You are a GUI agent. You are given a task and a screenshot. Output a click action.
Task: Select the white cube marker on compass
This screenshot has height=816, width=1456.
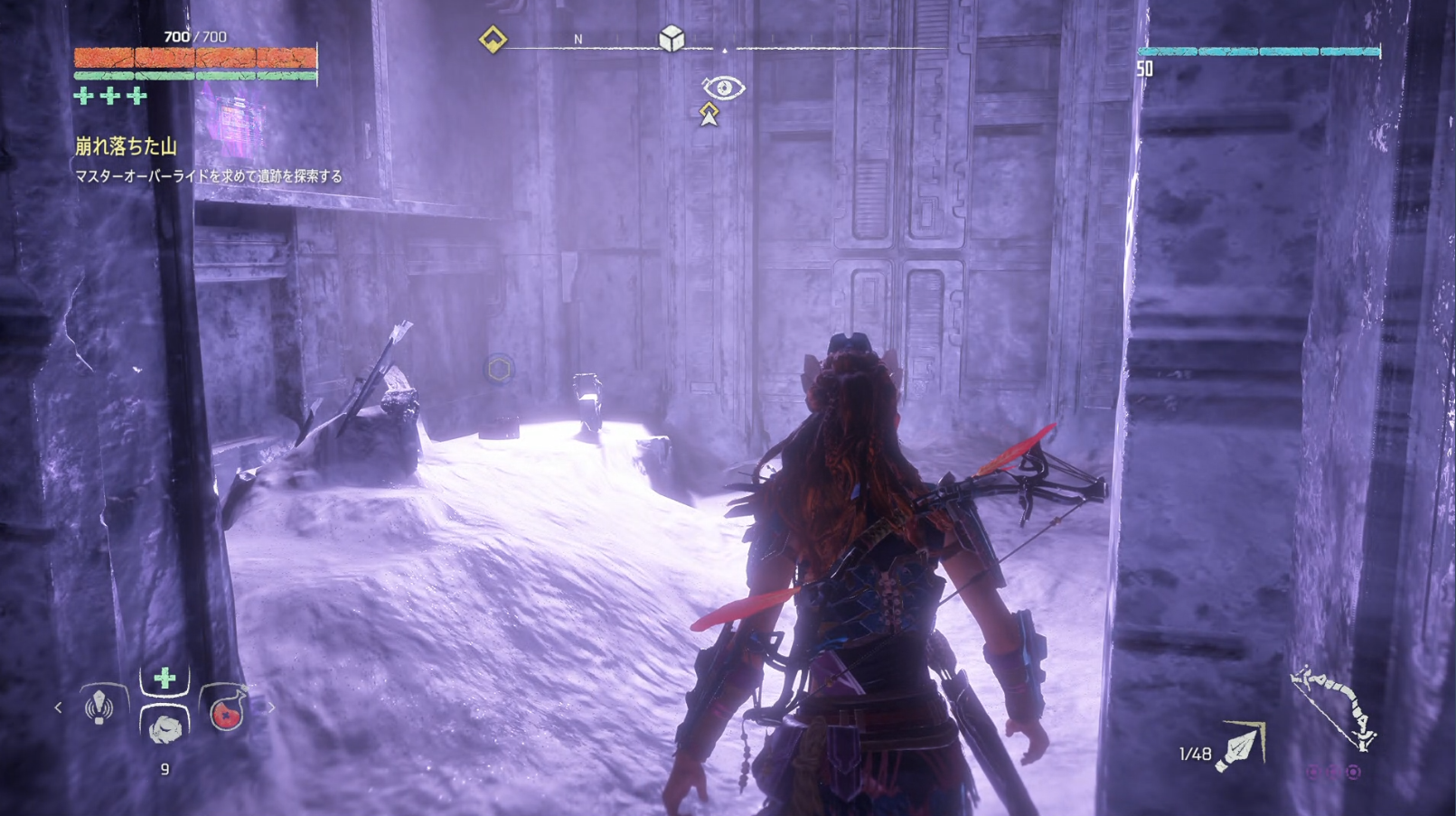672,39
